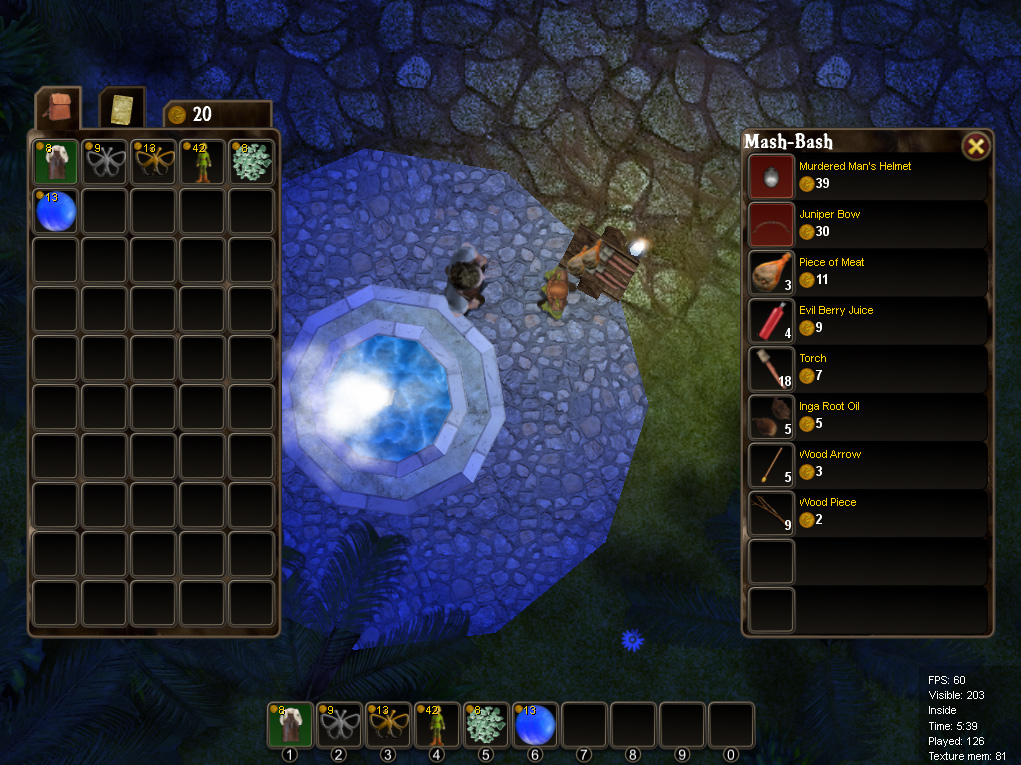Image resolution: width=1021 pixels, height=765 pixels.
Task: Pick the Wood Arrow shop item
Action: pyautogui.click(x=771, y=464)
